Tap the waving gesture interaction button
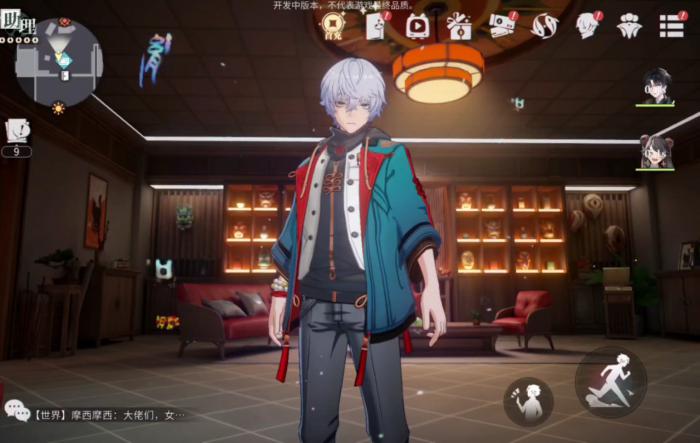 (528, 401)
